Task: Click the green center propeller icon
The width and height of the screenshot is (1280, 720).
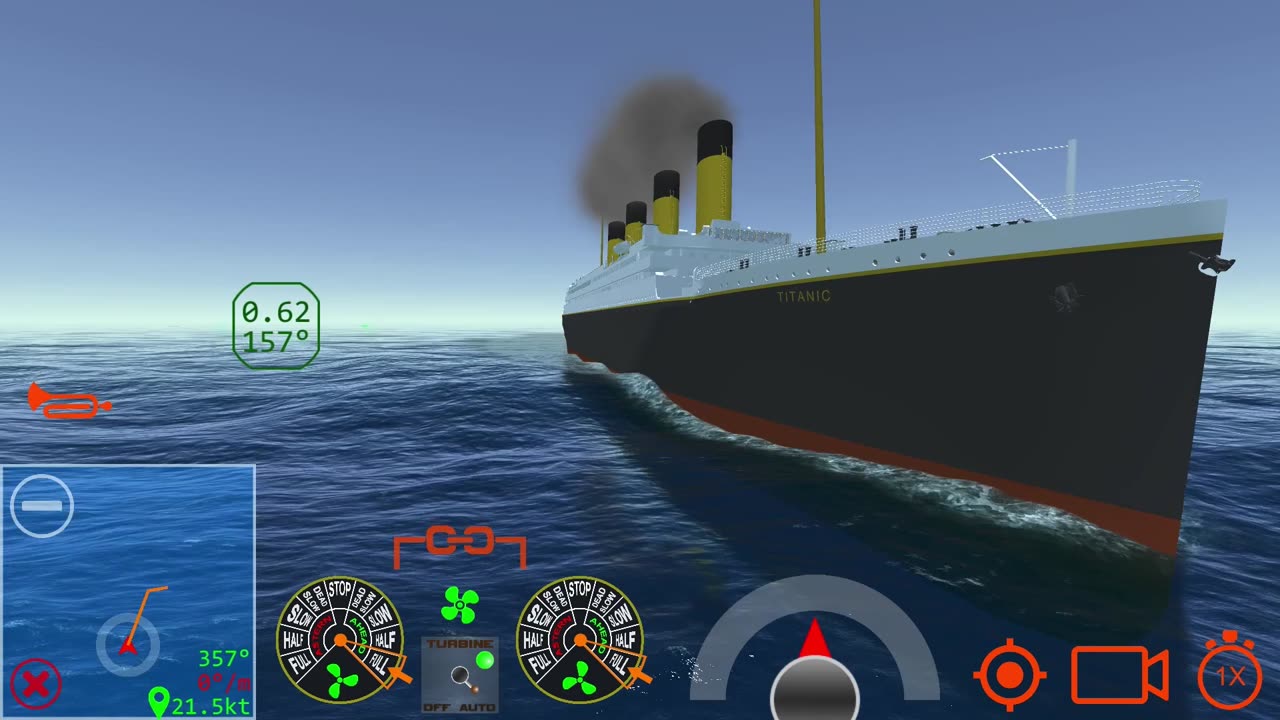Action: pos(460,604)
